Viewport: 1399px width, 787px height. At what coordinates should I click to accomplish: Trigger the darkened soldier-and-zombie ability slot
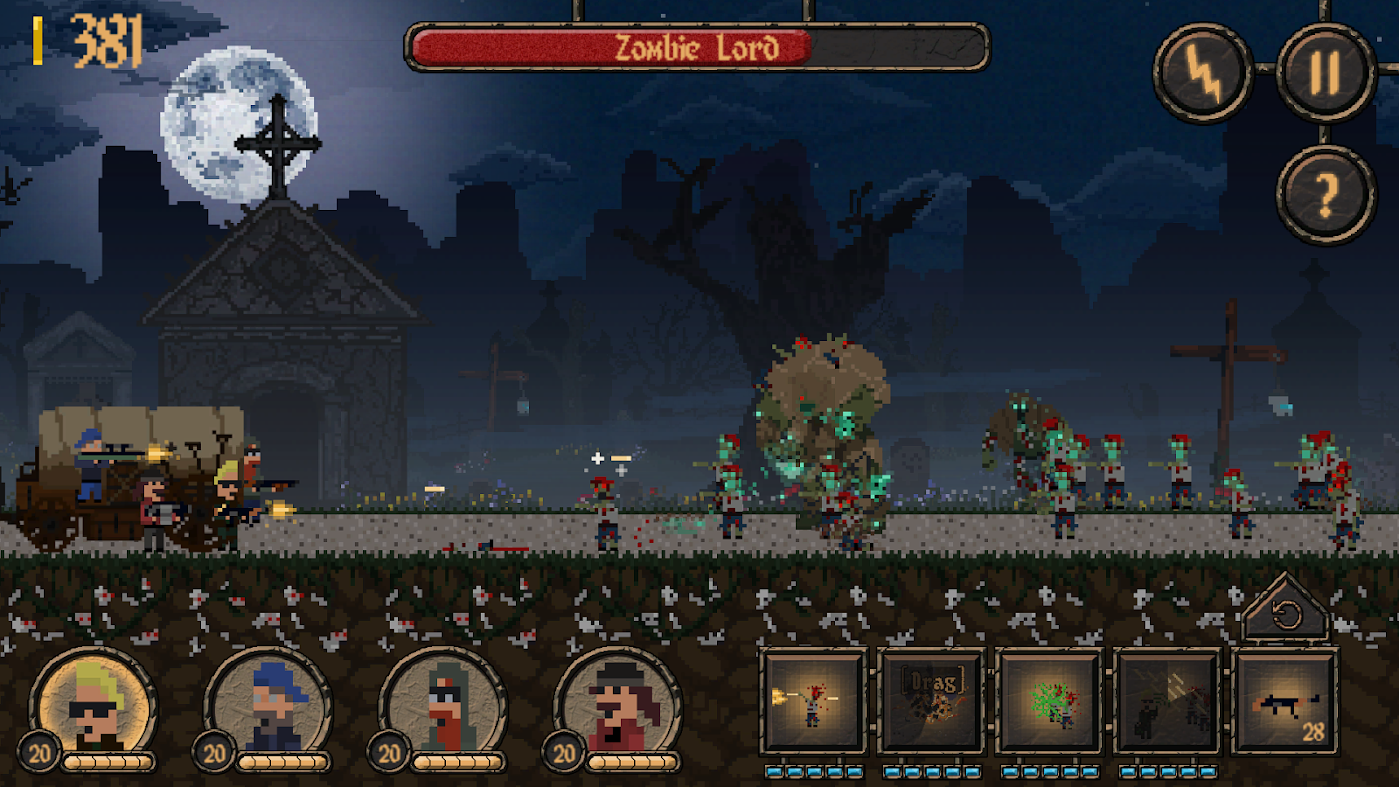click(1167, 701)
